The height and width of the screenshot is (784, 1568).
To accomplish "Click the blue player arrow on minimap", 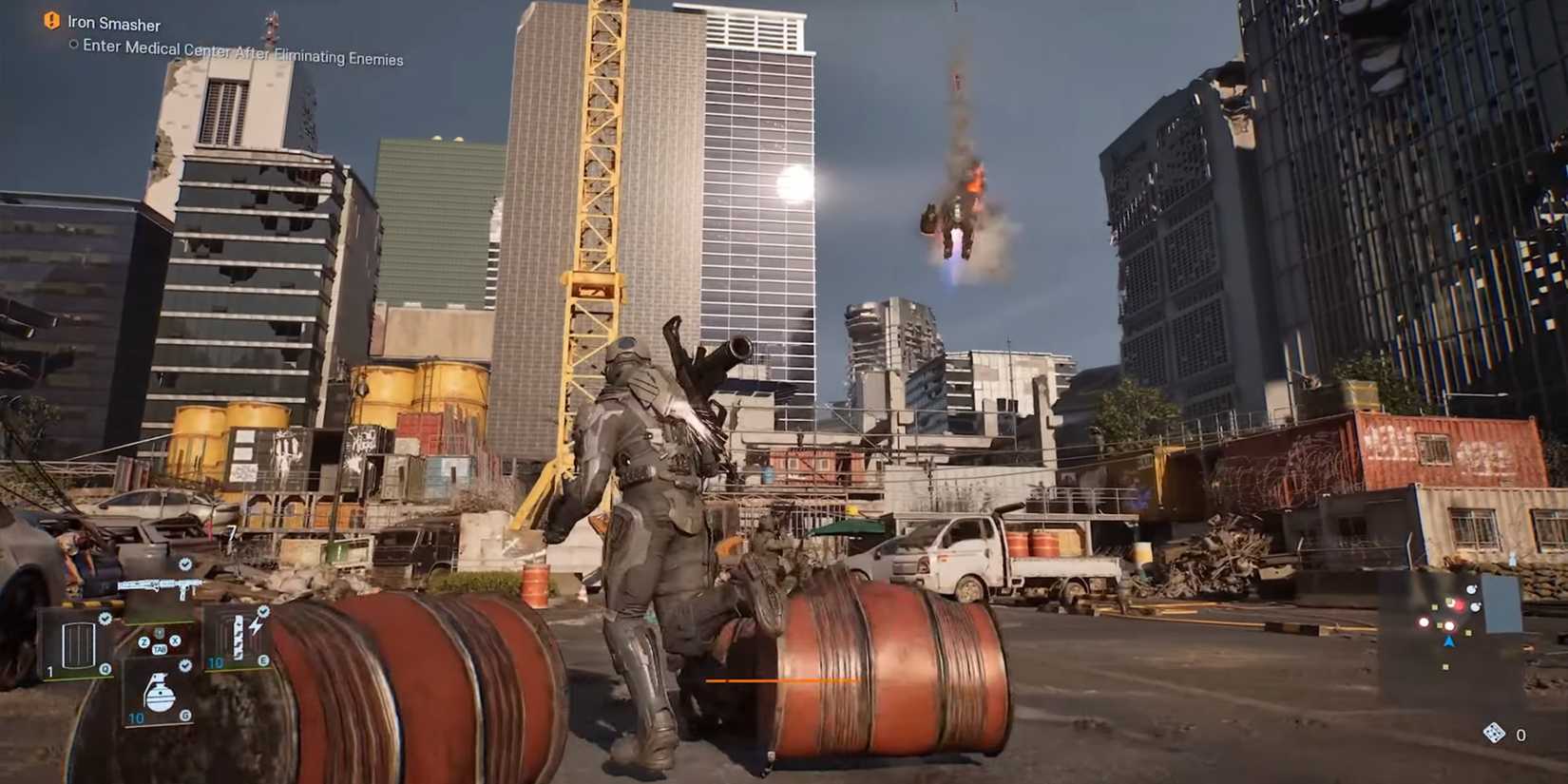I will (1449, 642).
